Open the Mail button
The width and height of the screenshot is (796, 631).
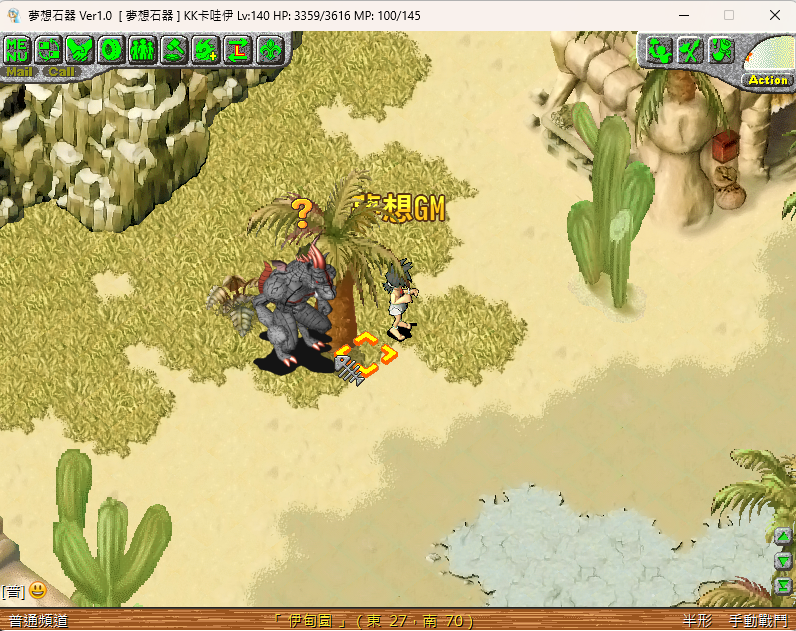18,71
